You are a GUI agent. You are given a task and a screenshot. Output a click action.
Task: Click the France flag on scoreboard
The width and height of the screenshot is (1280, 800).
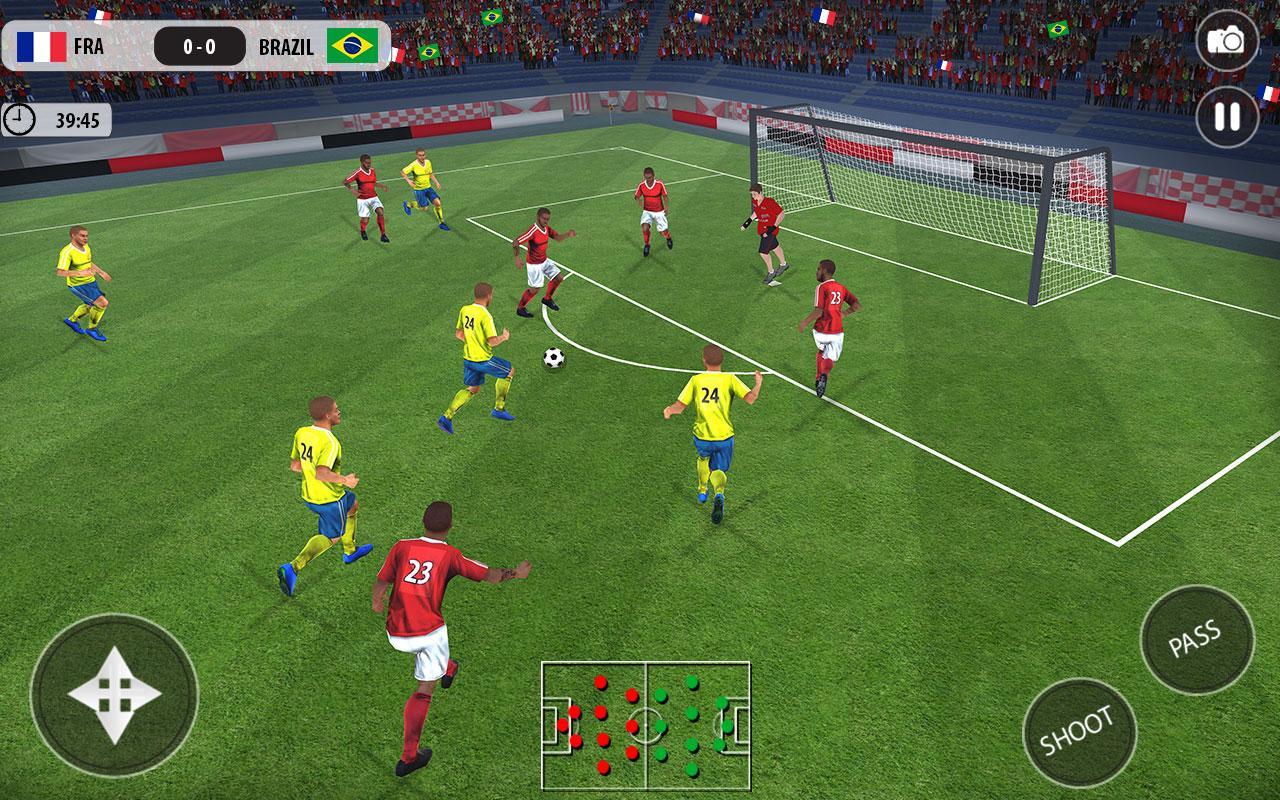pyautogui.click(x=39, y=44)
